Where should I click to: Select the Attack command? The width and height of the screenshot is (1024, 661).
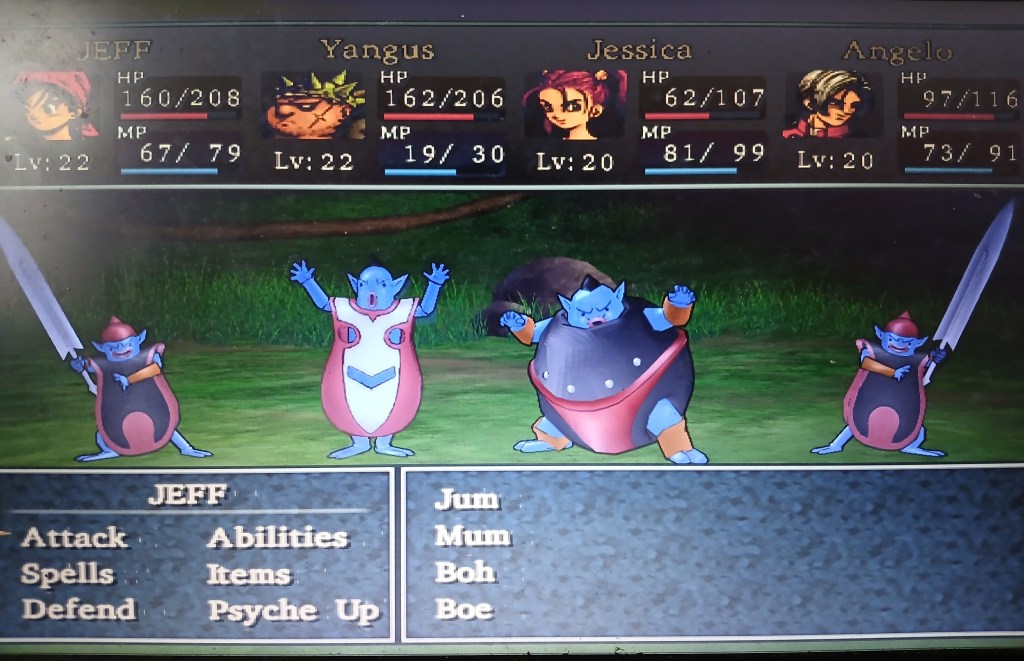pos(74,538)
